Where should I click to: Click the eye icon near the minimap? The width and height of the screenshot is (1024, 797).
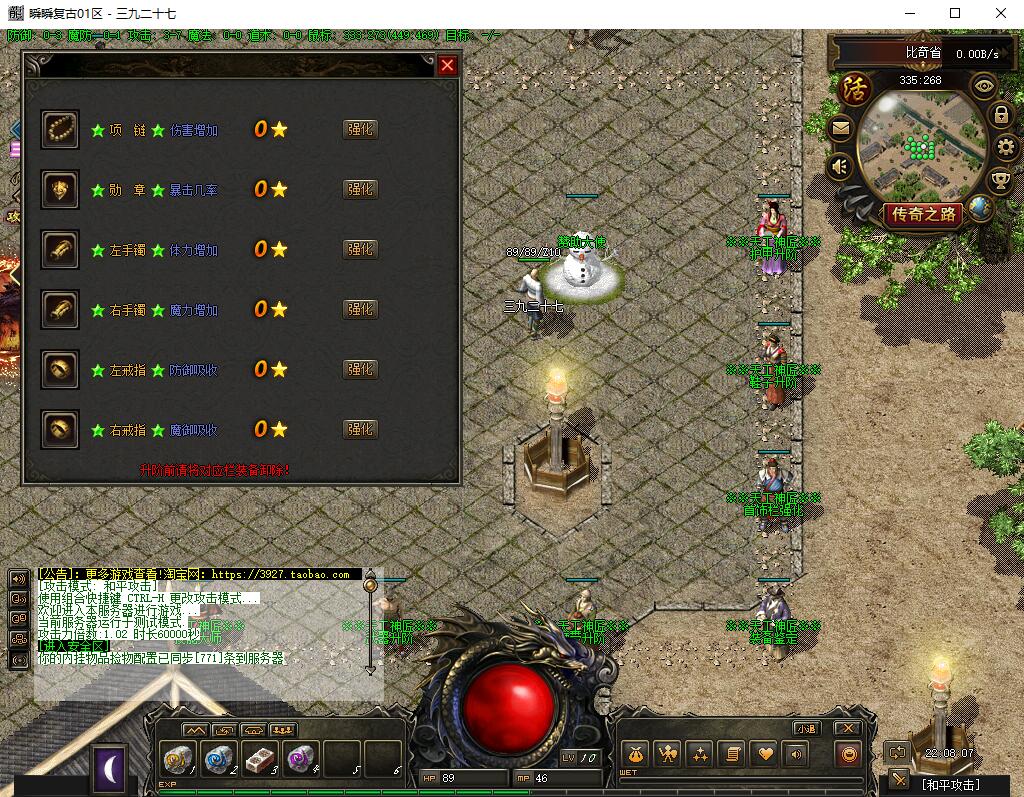click(x=985, y=86)
